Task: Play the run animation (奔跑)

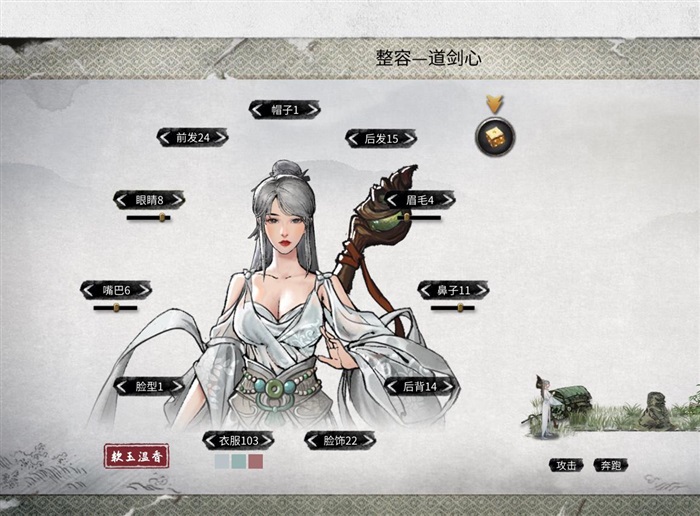Action: point(610,465)
